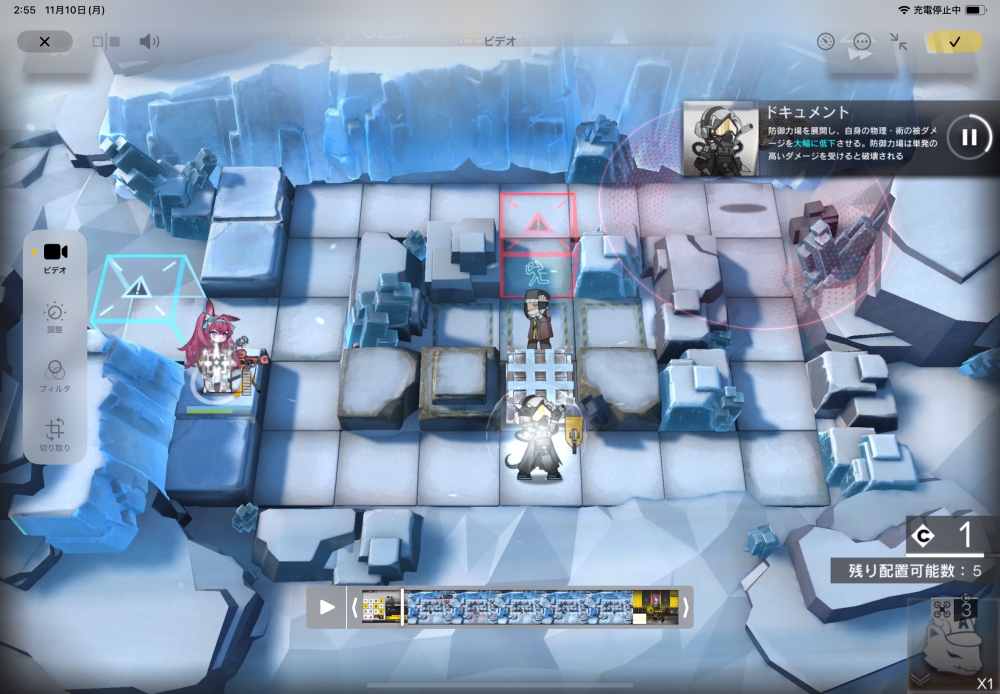Click the filmstrip timeline frames
This screenshot has height=694, width=1000.
520,606
